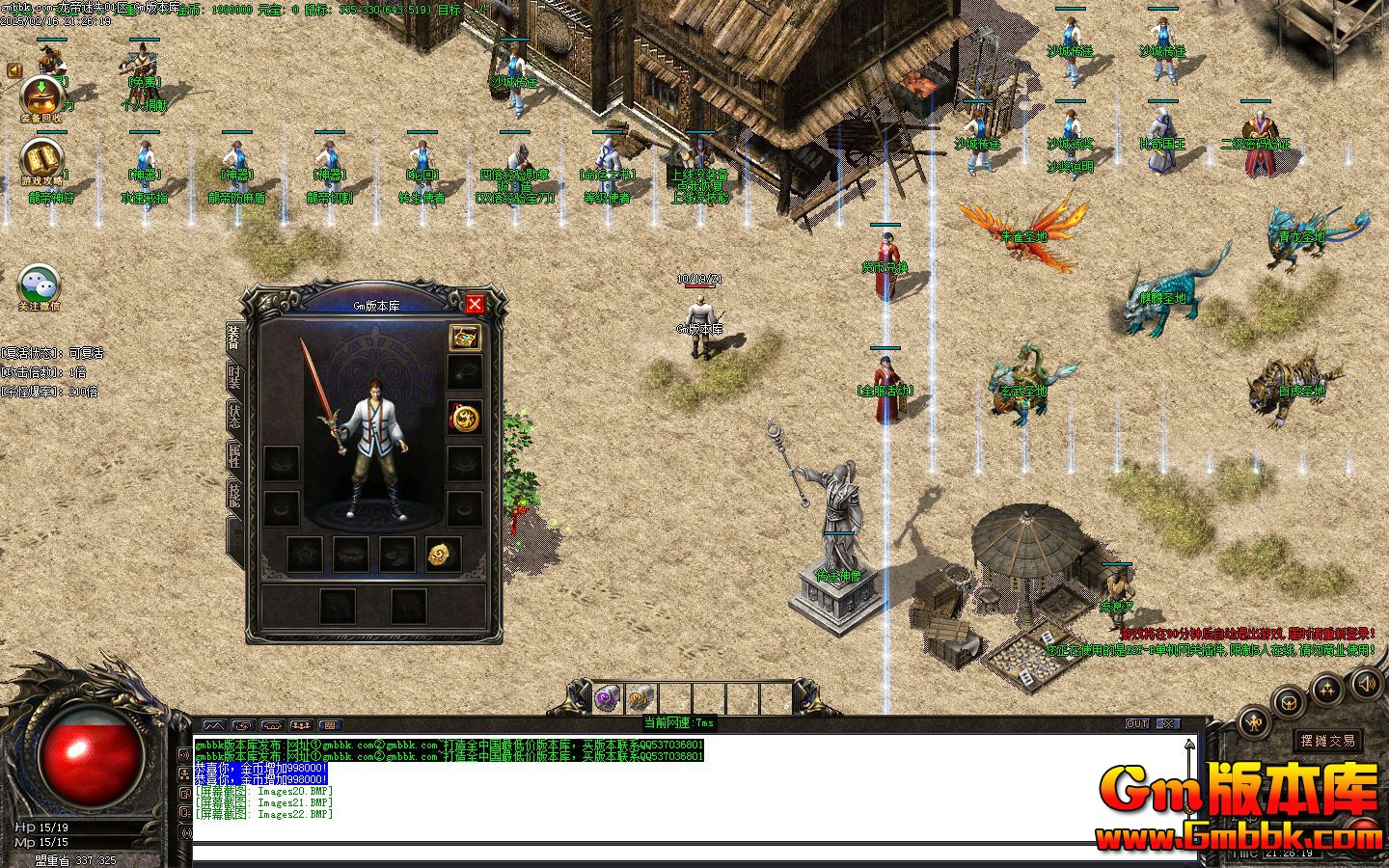The image size is (1389, 868).
Task: Select the golden gem charm slot
Action: (443, 554)
